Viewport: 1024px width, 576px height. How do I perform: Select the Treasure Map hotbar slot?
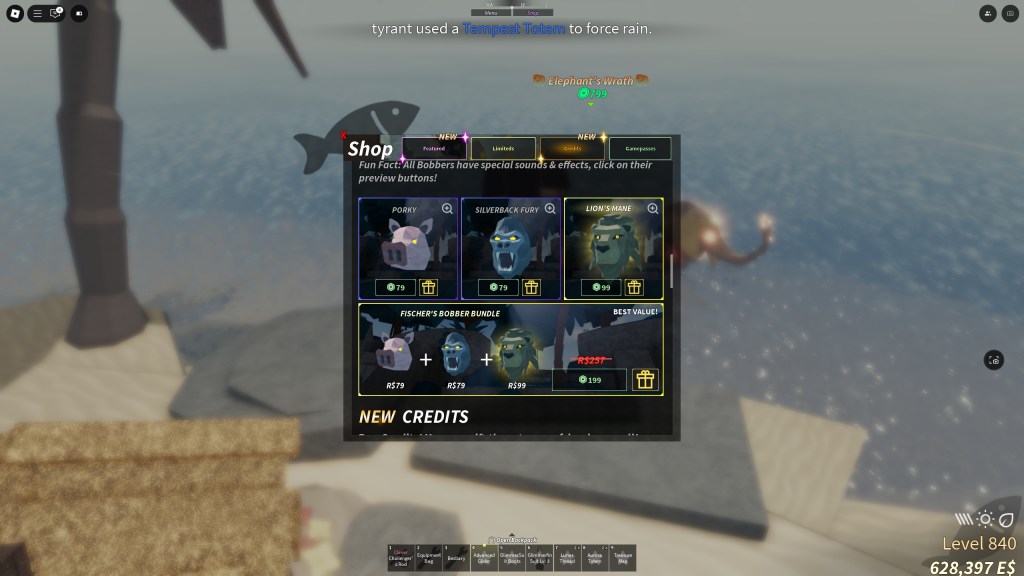click(622, 558)
